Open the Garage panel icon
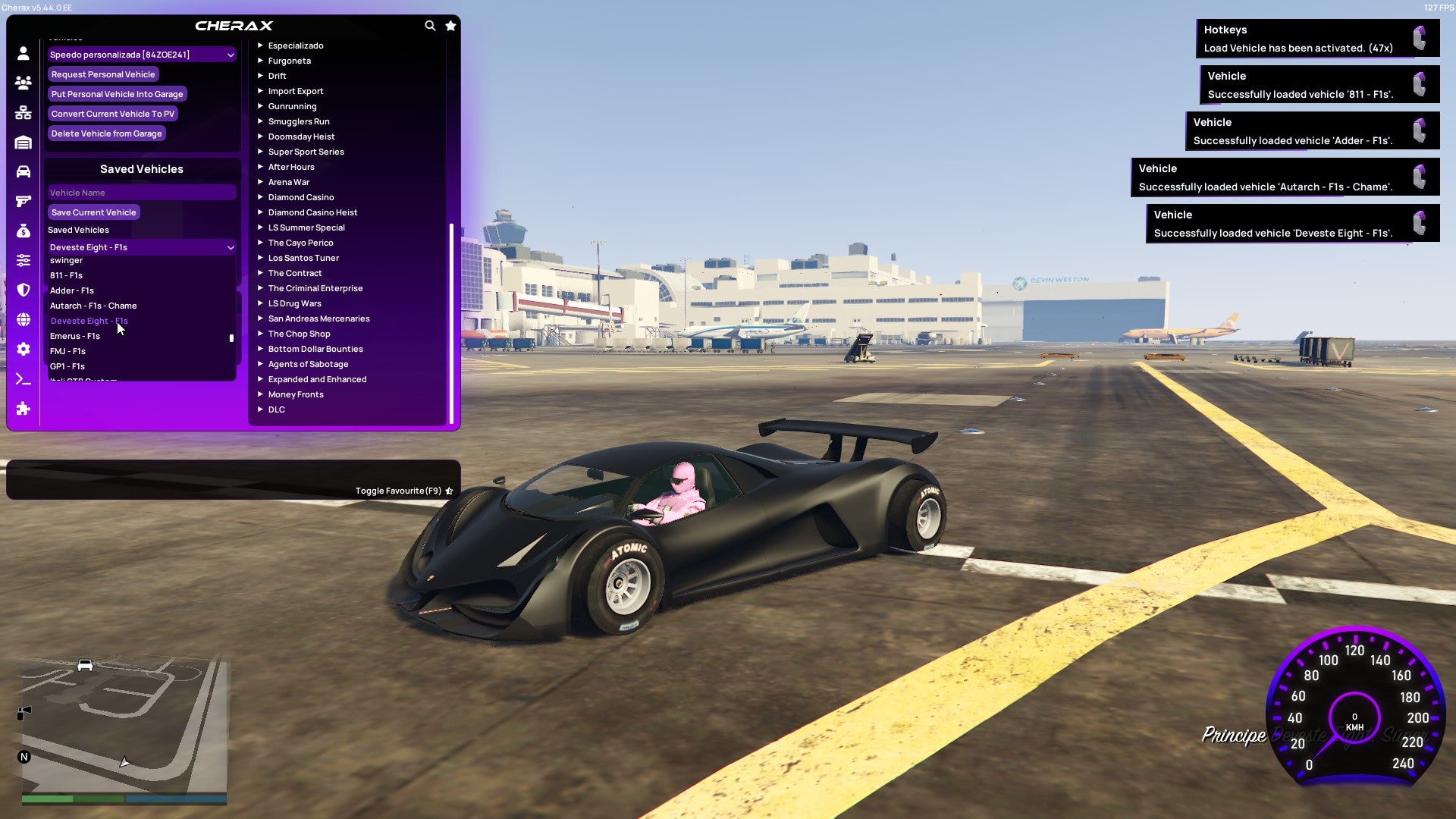1456x819 pixels. coord(23,144)
